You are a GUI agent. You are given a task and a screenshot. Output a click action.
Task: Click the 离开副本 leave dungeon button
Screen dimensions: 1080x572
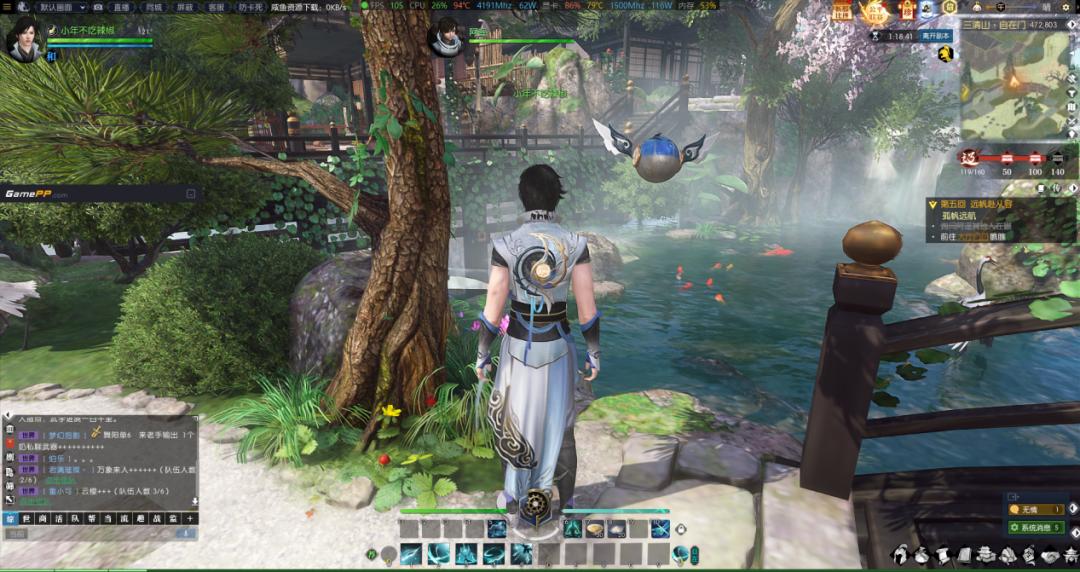coord(936,36)
